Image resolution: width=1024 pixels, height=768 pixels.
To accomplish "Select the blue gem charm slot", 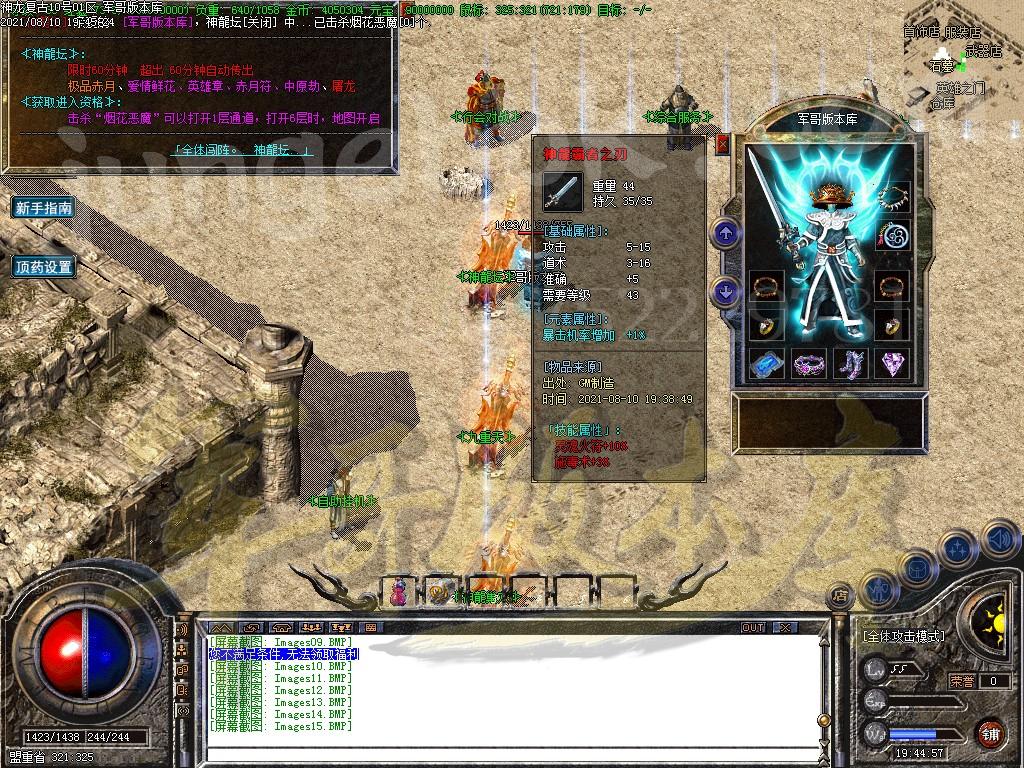I will point(766,364).
